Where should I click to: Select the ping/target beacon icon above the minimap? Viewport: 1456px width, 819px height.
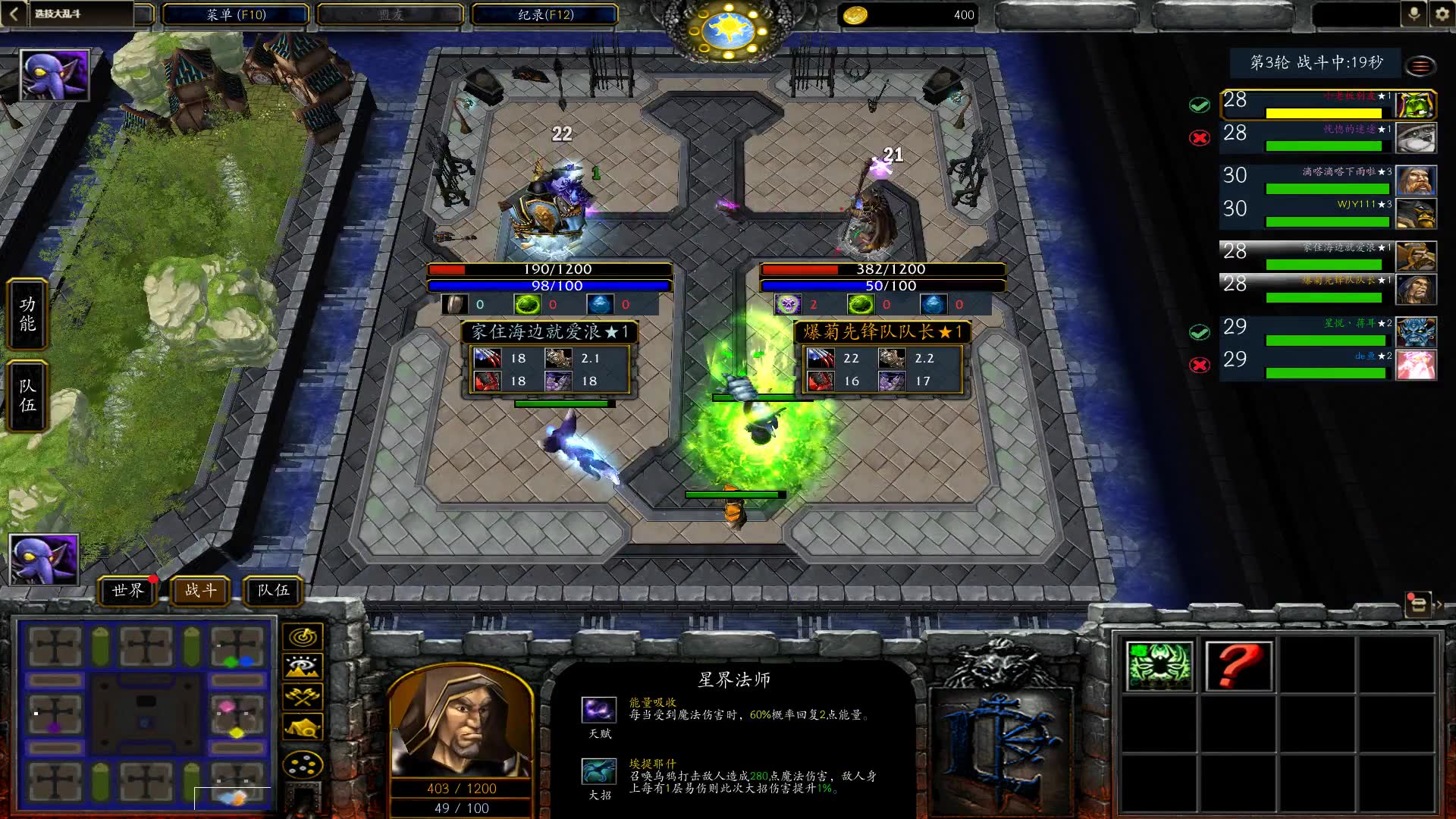coord(303,636)
